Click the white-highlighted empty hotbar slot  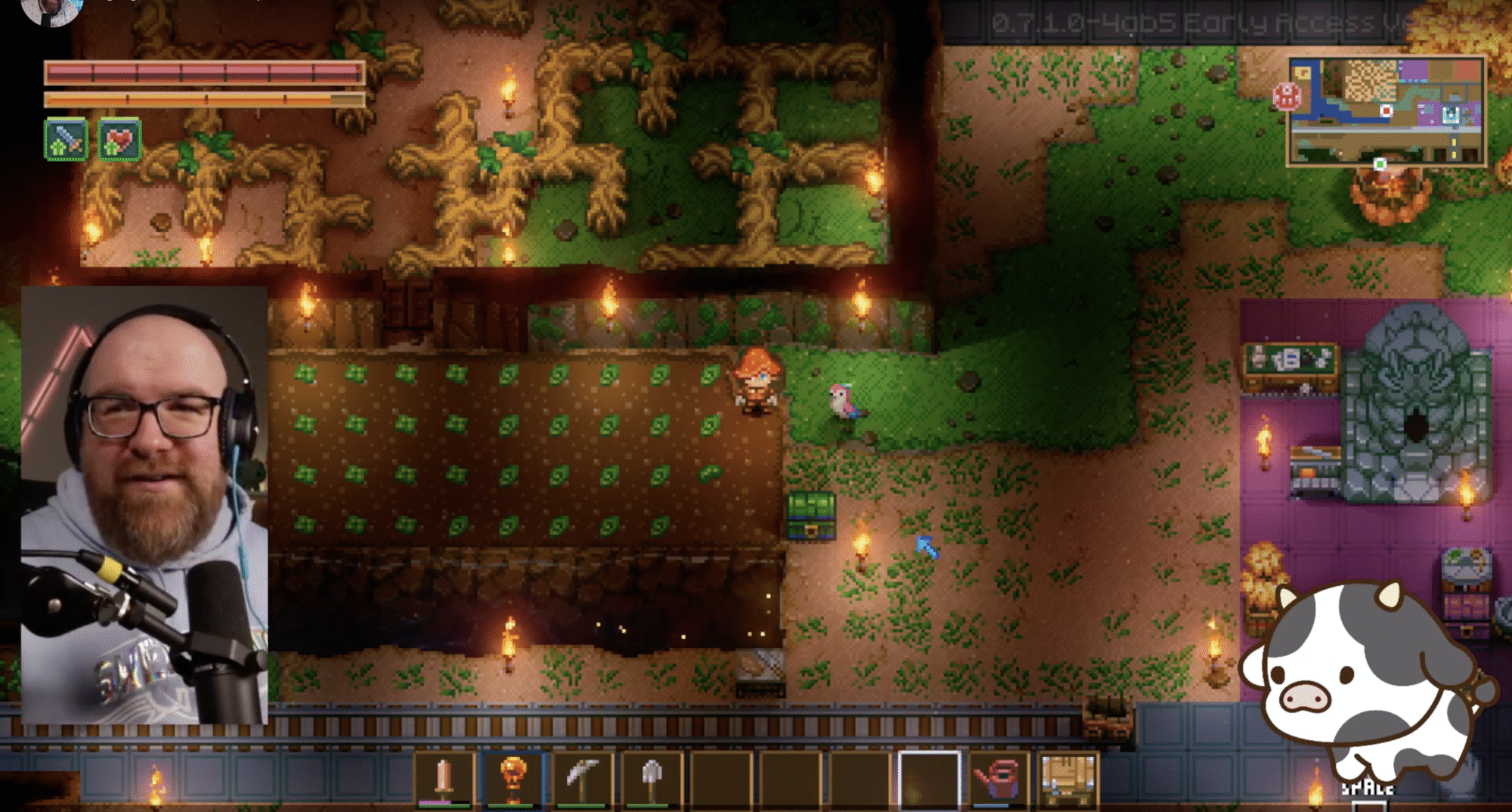click(x=929, y=779)
